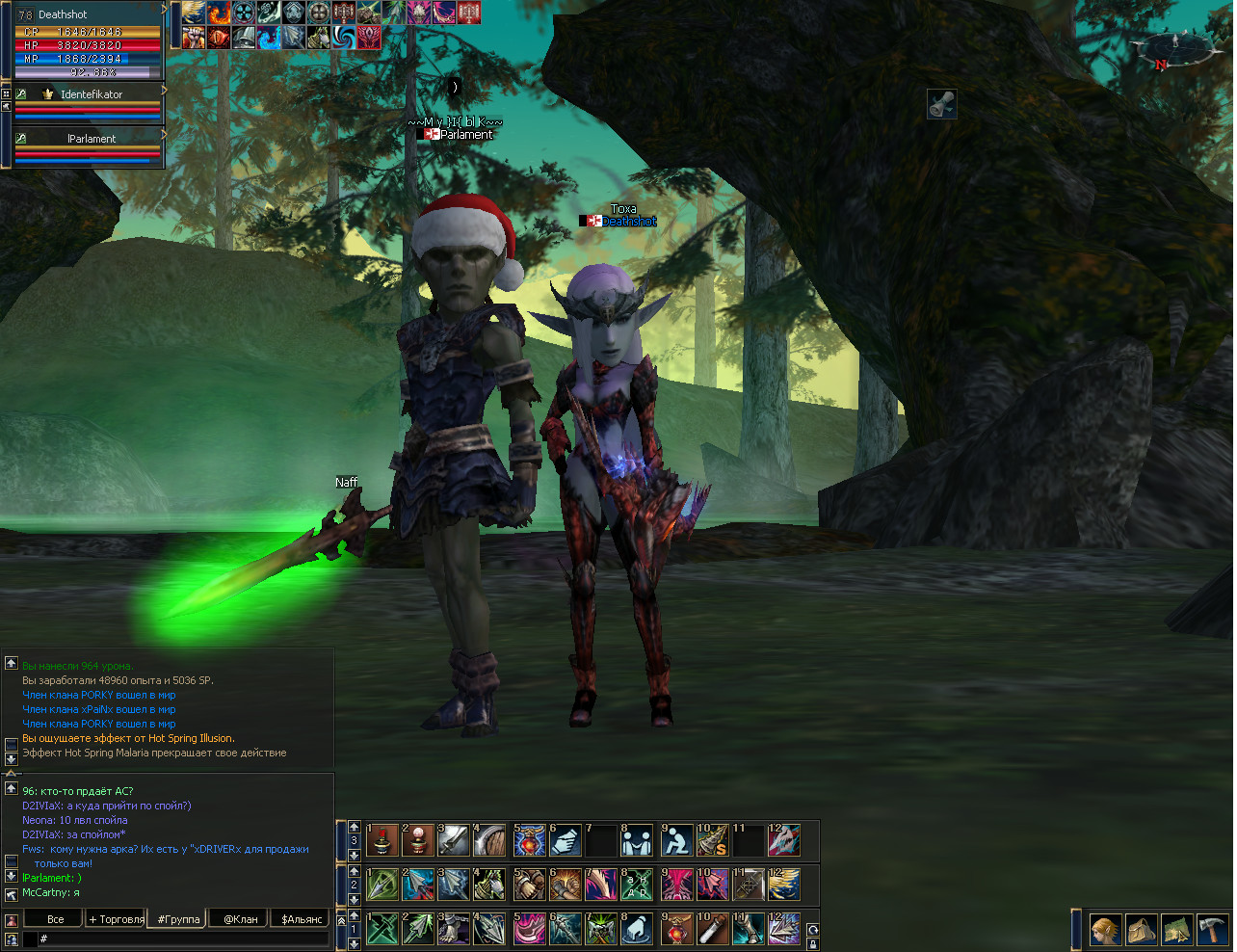Open the $Альянс alliance chat tab
Image resolution: width=1237 pixels, height=952 pixels.
tap(301, 919)
